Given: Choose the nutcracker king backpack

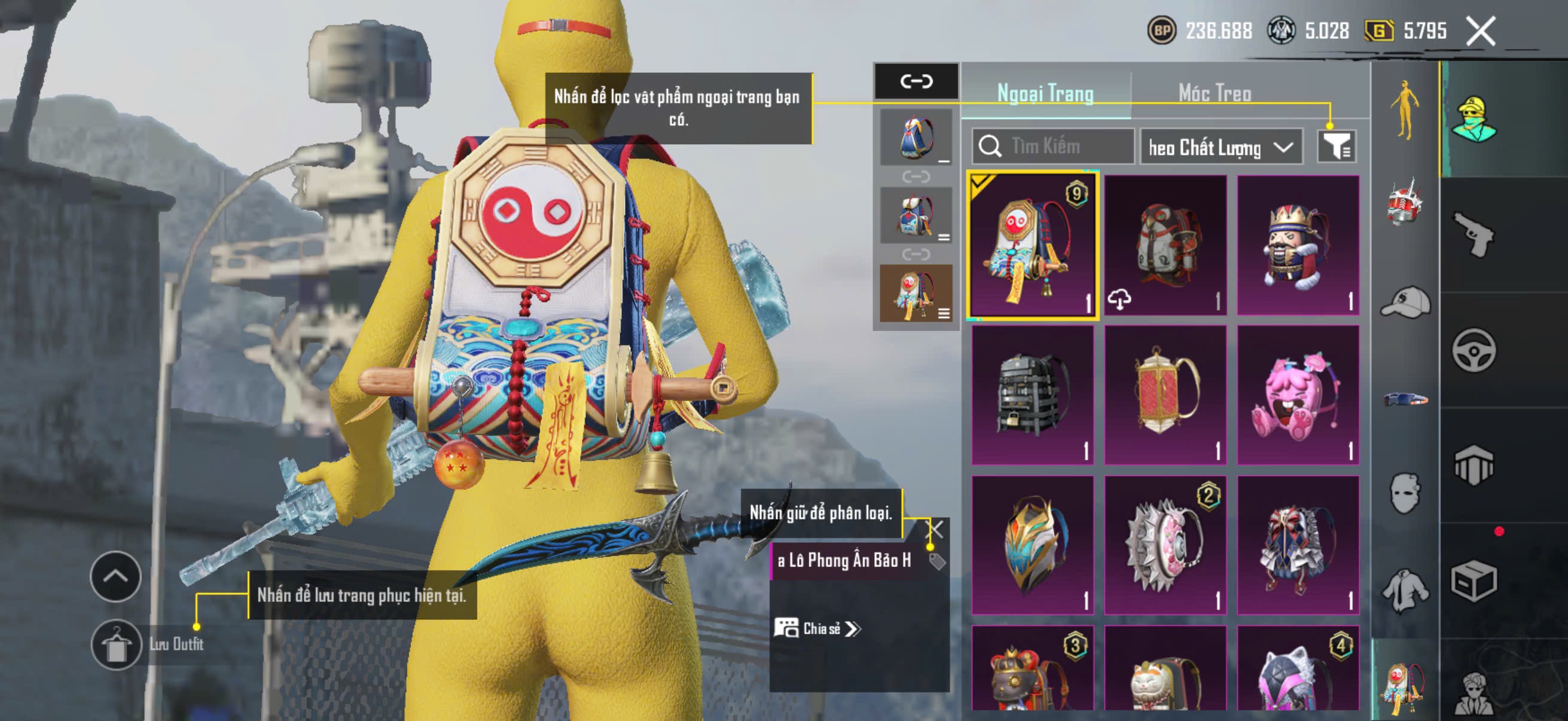Looking at the screenshot, I should click(1297, 245).
